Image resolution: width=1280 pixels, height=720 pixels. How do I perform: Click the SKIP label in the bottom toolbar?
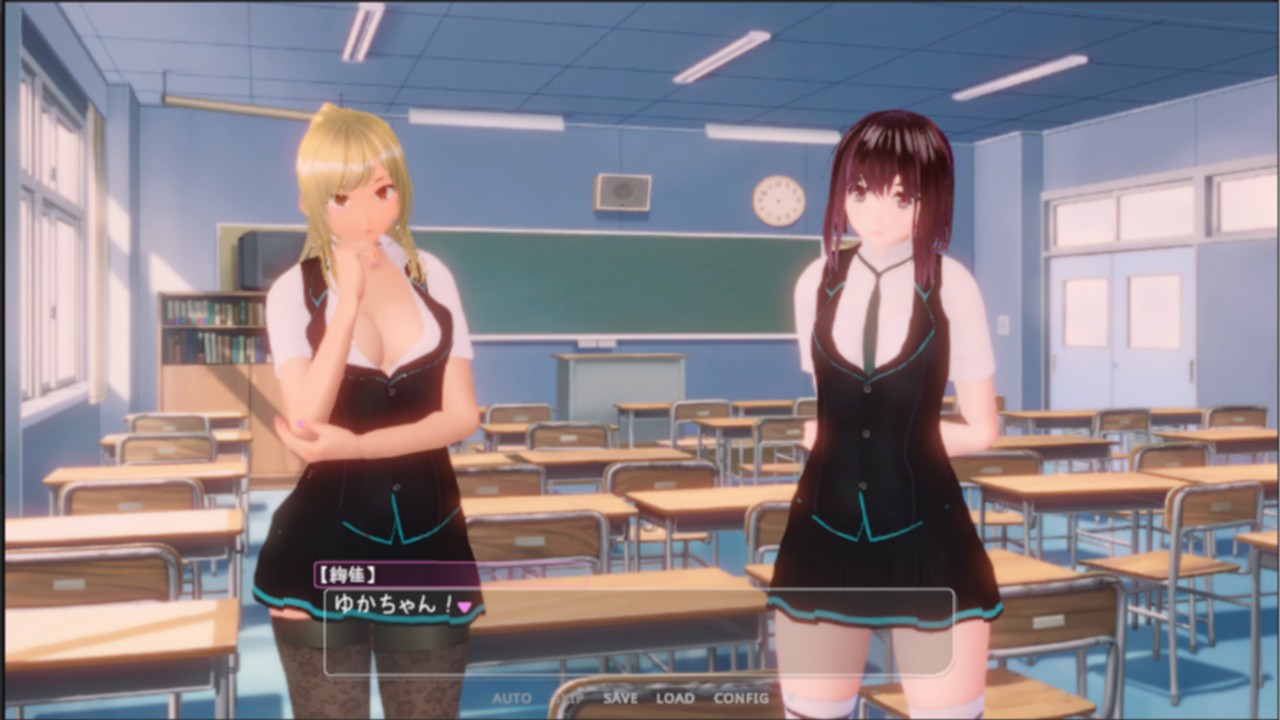[x=568, y=699]
